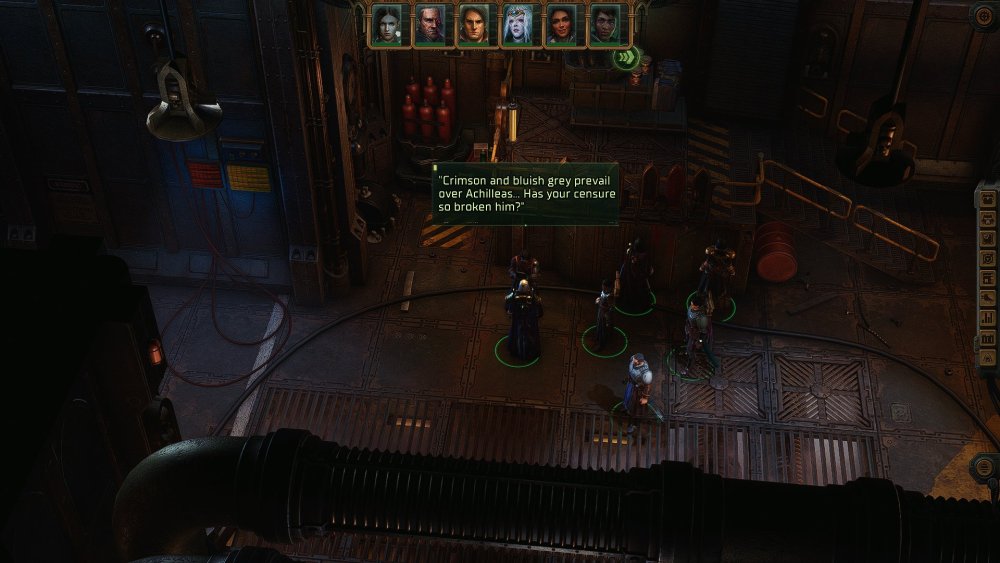Pick the smiling dark-haired woman portrait
The image size is (1000, 563).
tap(562, 25)
